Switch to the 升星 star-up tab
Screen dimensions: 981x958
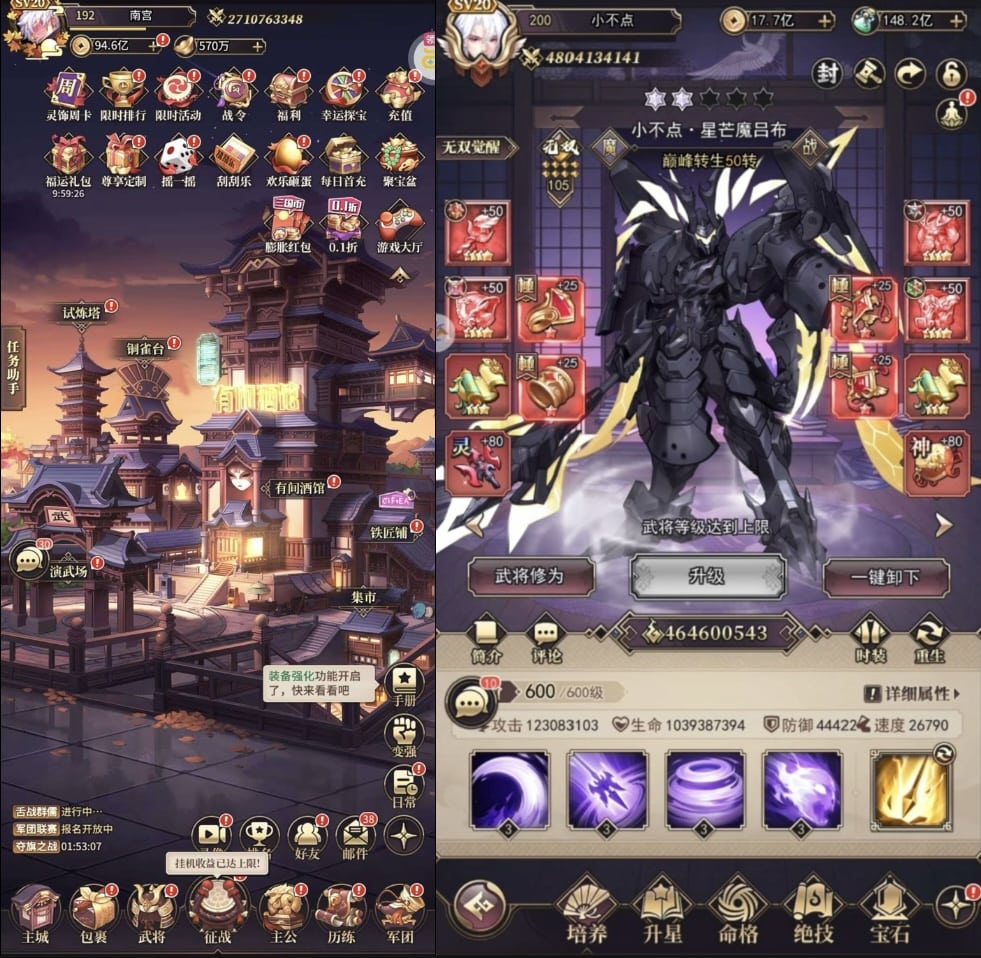point(661,908)
